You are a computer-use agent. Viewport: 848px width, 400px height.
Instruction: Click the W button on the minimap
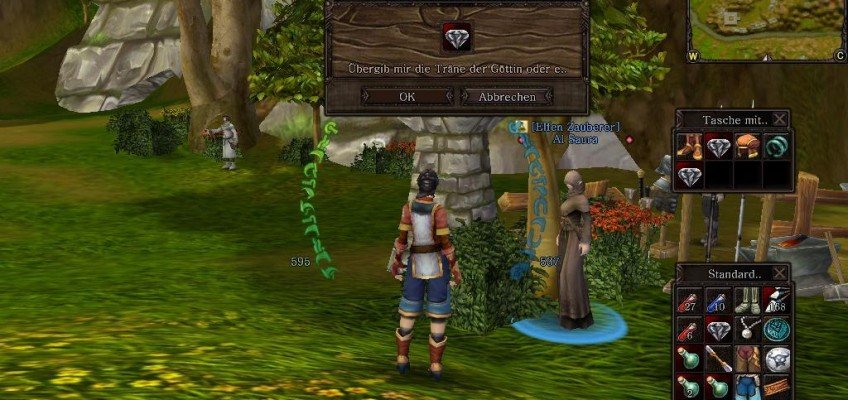pos(693,57)
